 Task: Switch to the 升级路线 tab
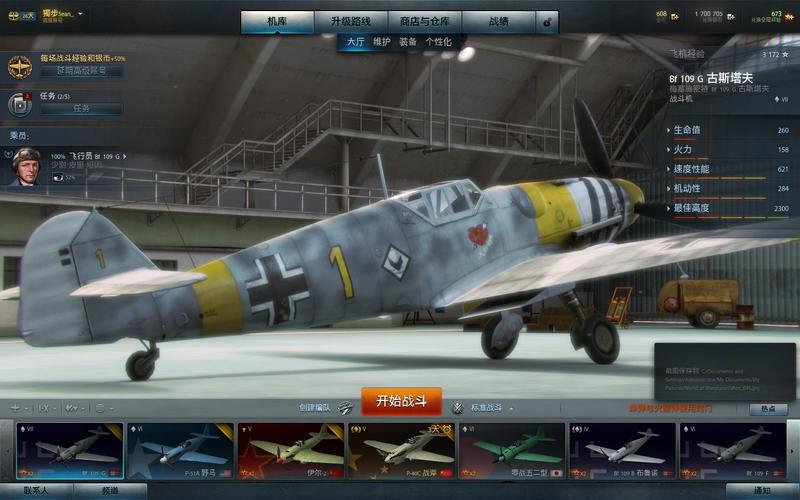coord(350,21)
